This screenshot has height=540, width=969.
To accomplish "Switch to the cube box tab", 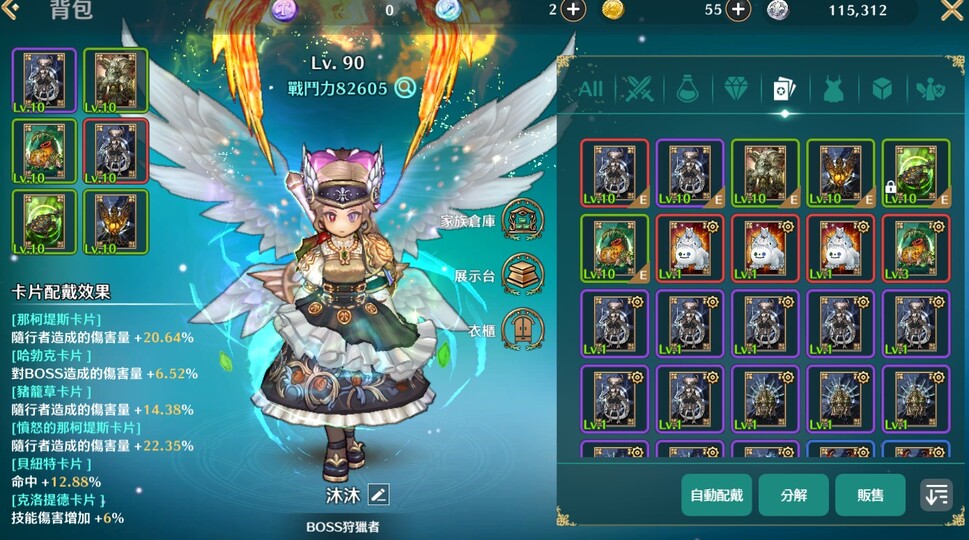I will click(881, 89).
